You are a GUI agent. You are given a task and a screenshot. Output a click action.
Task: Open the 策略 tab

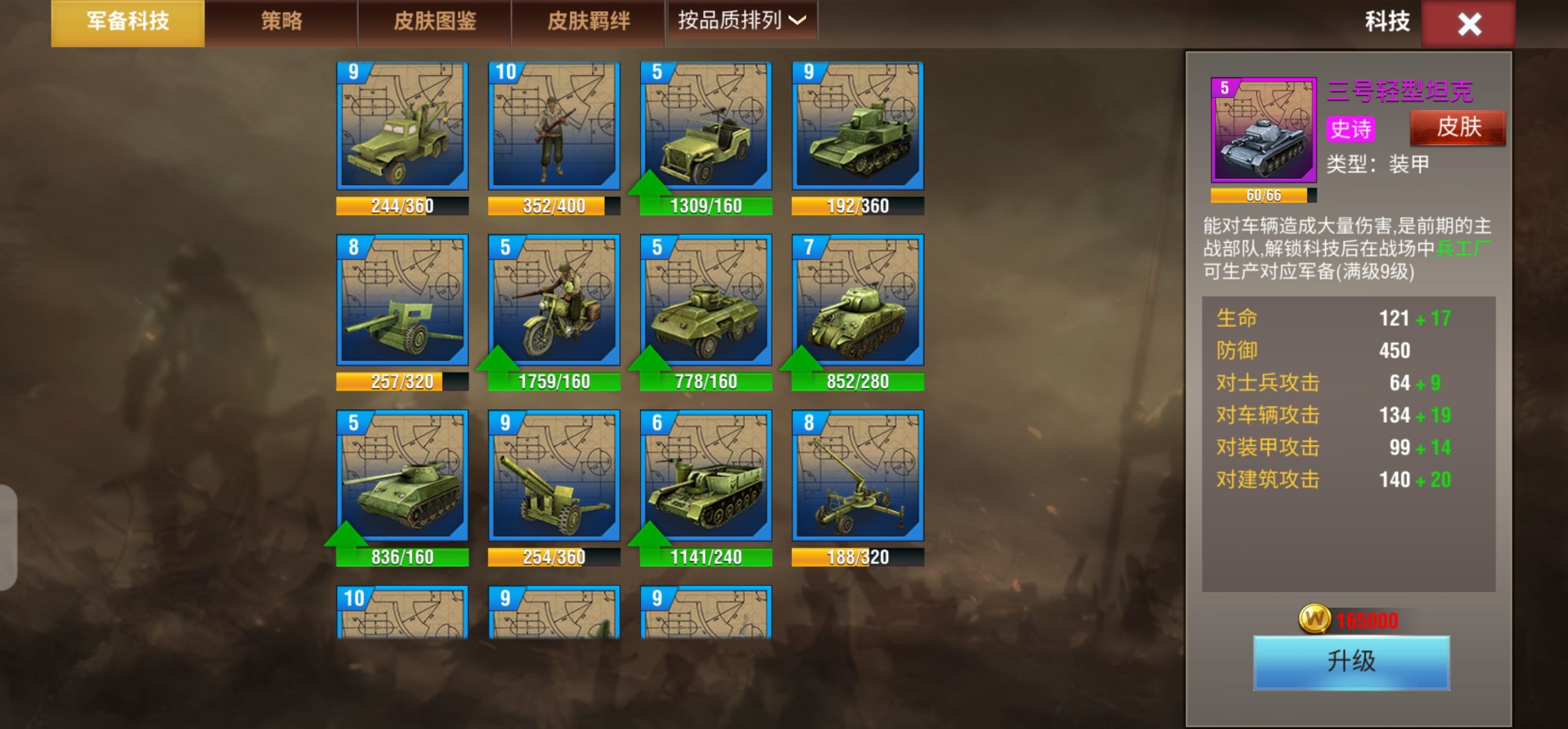pyautogui.click(x=281, y=22)
